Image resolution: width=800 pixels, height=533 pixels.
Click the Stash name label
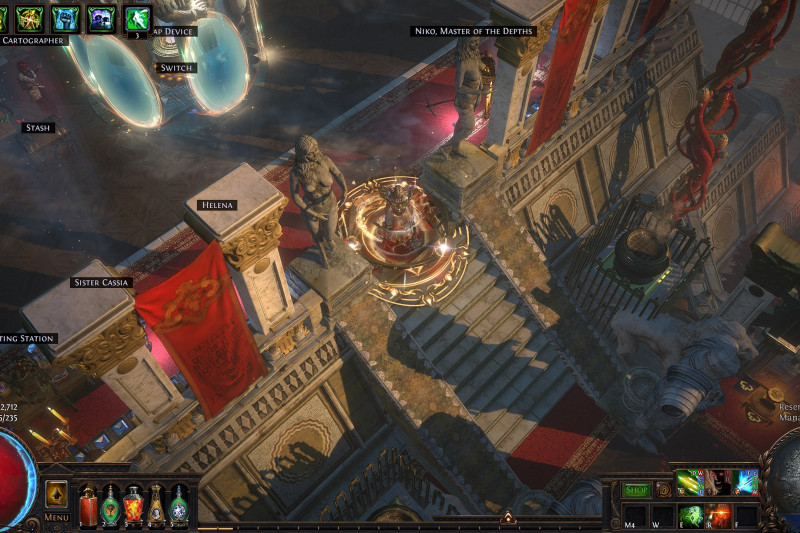pos(38,128)
